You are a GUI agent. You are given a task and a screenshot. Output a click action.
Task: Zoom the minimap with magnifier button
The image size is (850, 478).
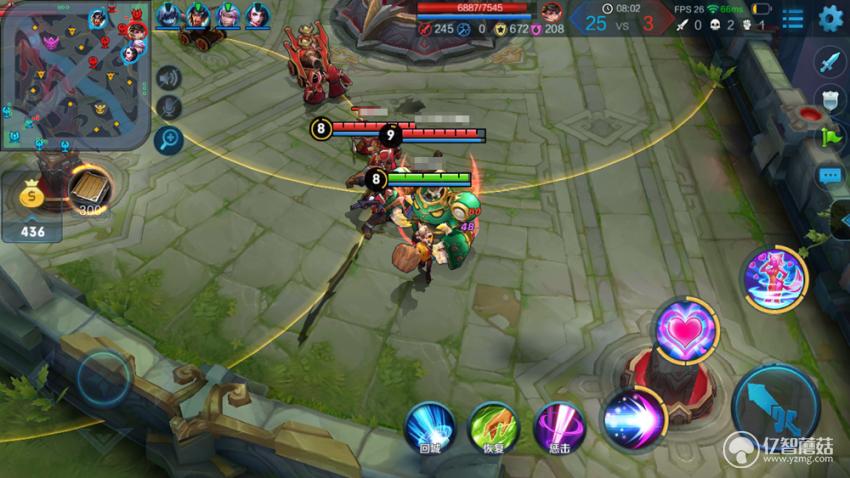click(168, 139)
